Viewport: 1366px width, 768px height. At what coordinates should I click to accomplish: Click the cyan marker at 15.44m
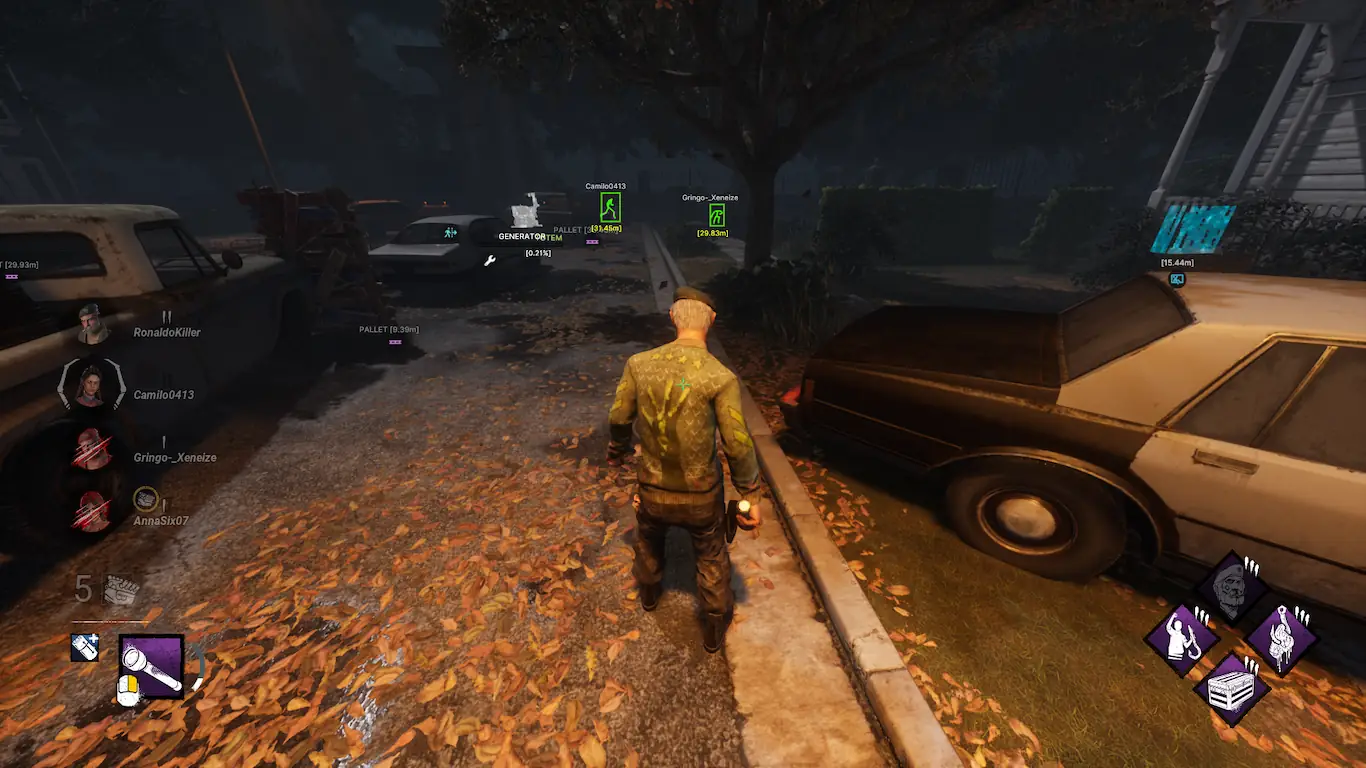pyautogui.click(x=1177, y=280)
